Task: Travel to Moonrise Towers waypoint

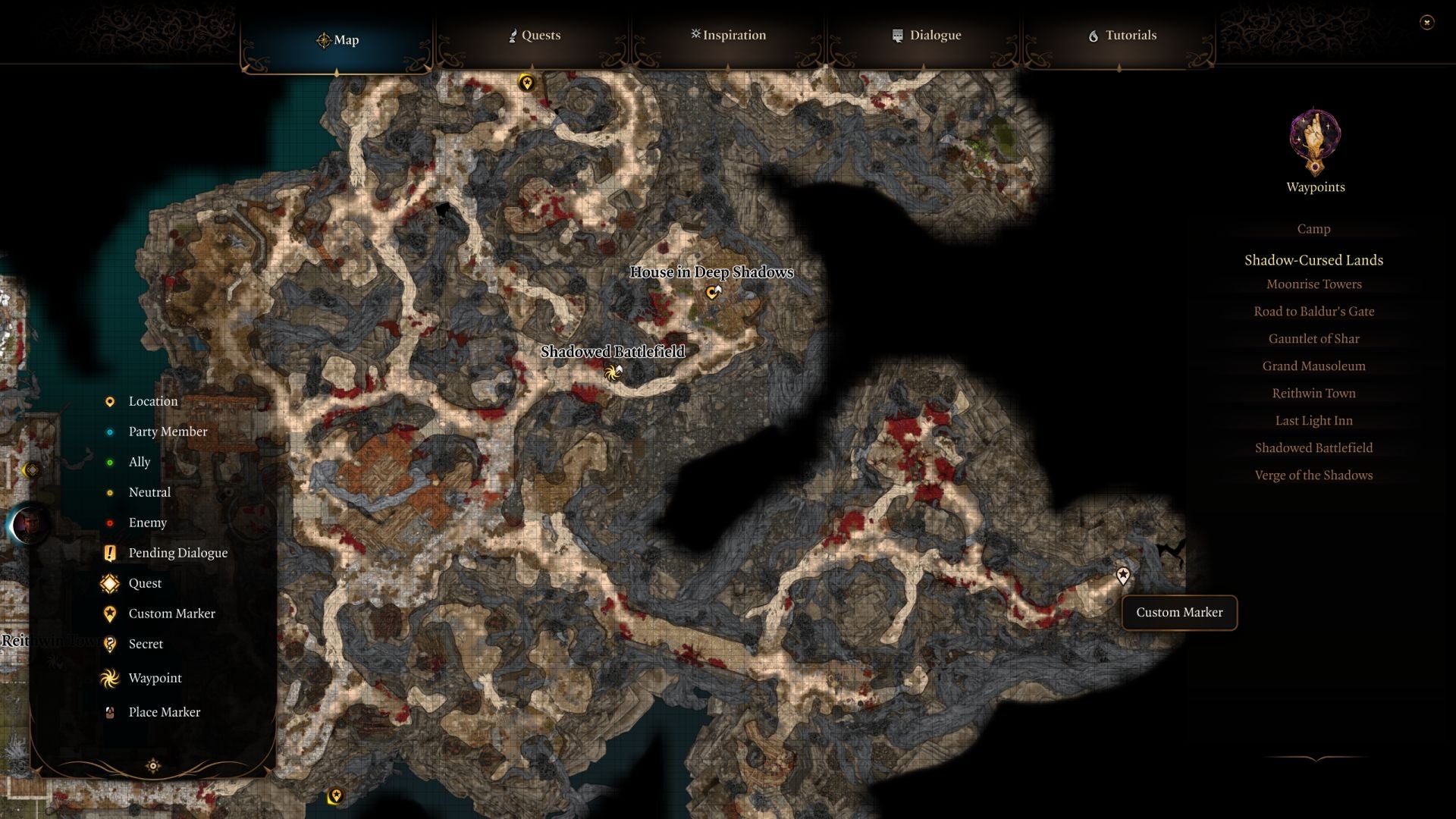Action: (x=1313, y=284)
